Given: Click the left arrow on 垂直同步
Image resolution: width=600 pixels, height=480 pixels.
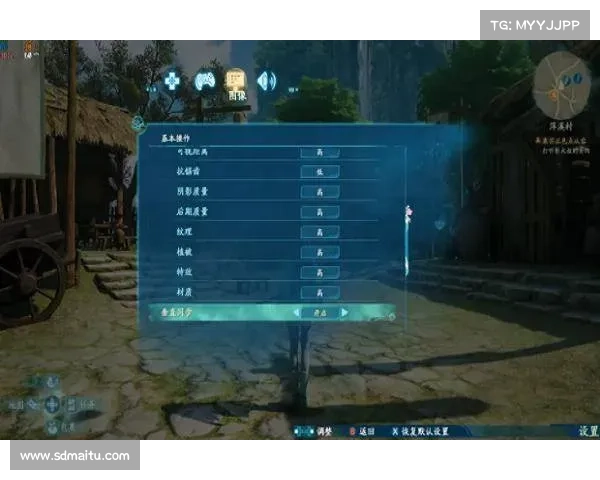Looking at the screenshot, I should coord(296,313).
